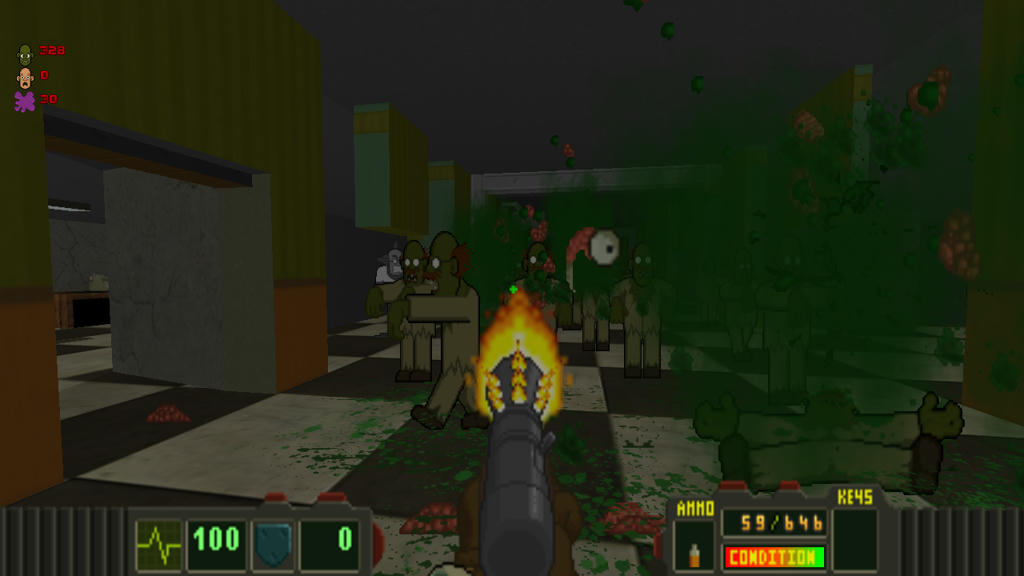Click the purple splat icon
The height and width of the screenshot is (576, 1024).
pyautogui.click(x=25, y=101)
